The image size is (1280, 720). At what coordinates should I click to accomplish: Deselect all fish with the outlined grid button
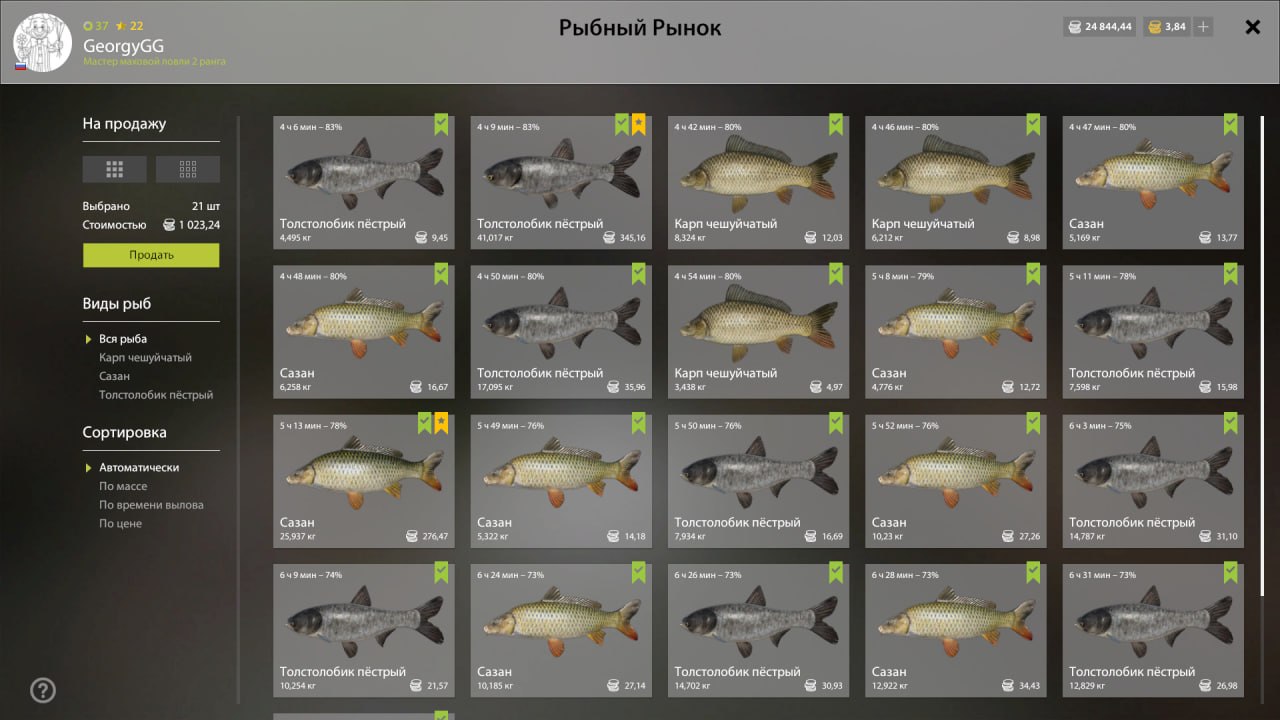[x=188, y=169]
